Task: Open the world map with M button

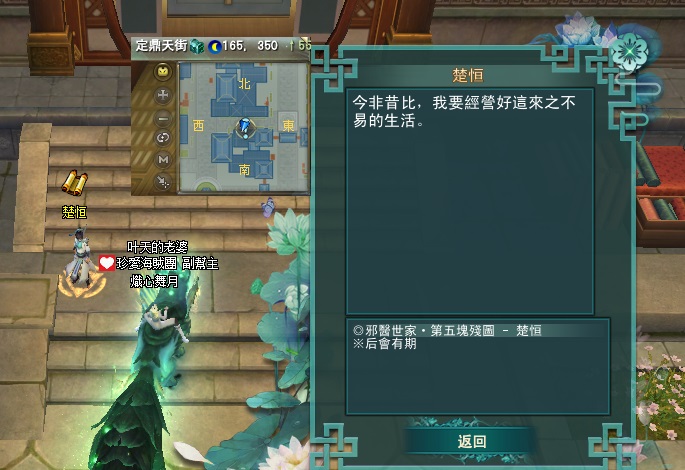Action: click(163, 159)
